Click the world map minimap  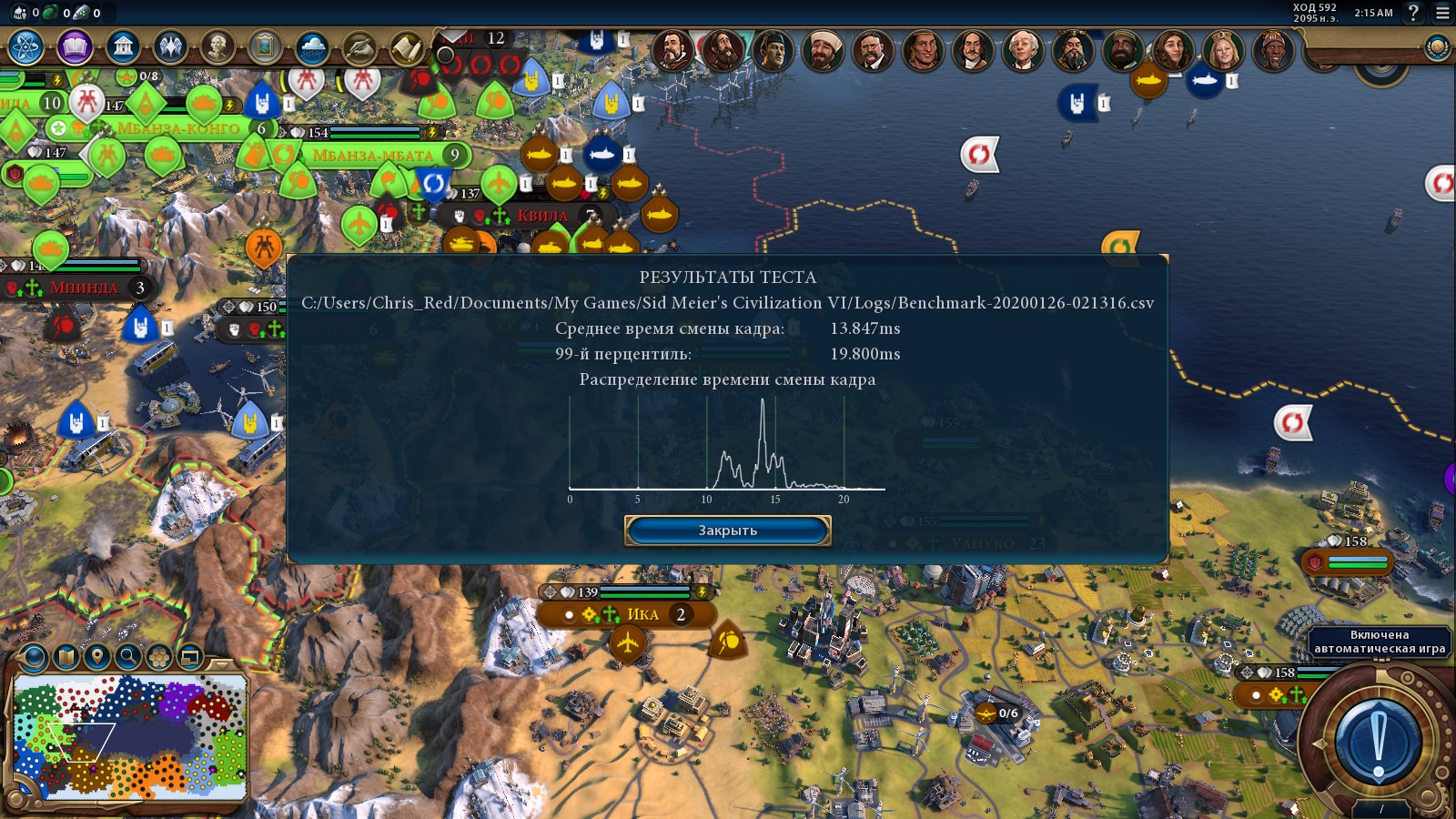[x=129, y=737]
